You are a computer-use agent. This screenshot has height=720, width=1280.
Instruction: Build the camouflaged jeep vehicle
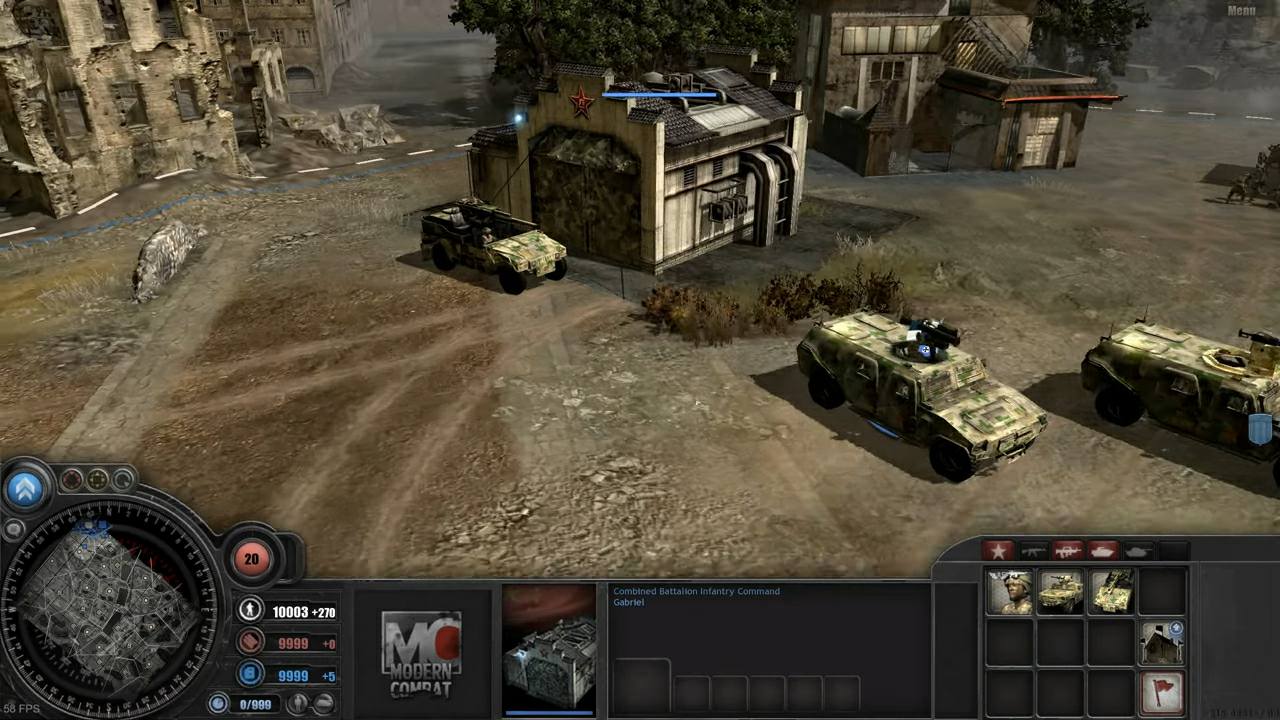click(x=1060, y=592)
